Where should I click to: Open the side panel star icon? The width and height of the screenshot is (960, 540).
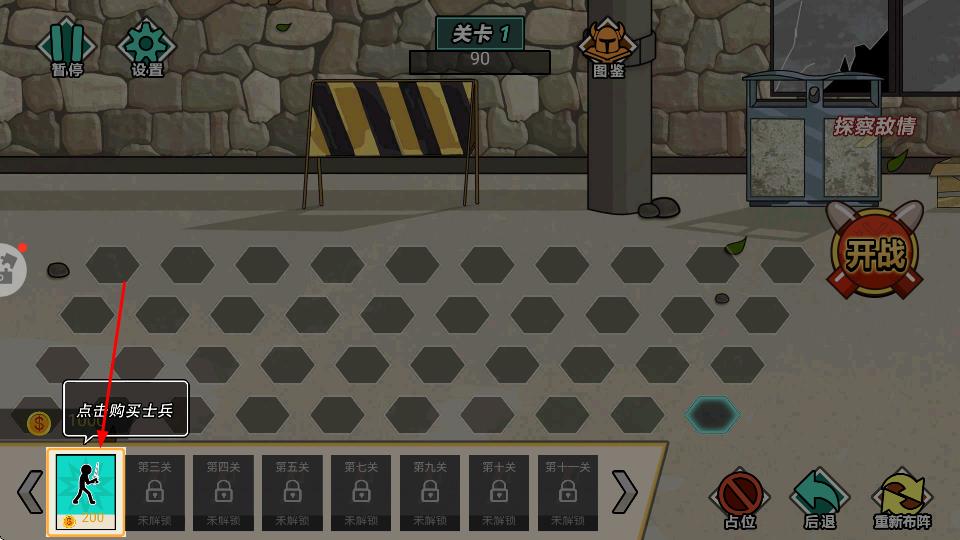[x=8, y=268]
